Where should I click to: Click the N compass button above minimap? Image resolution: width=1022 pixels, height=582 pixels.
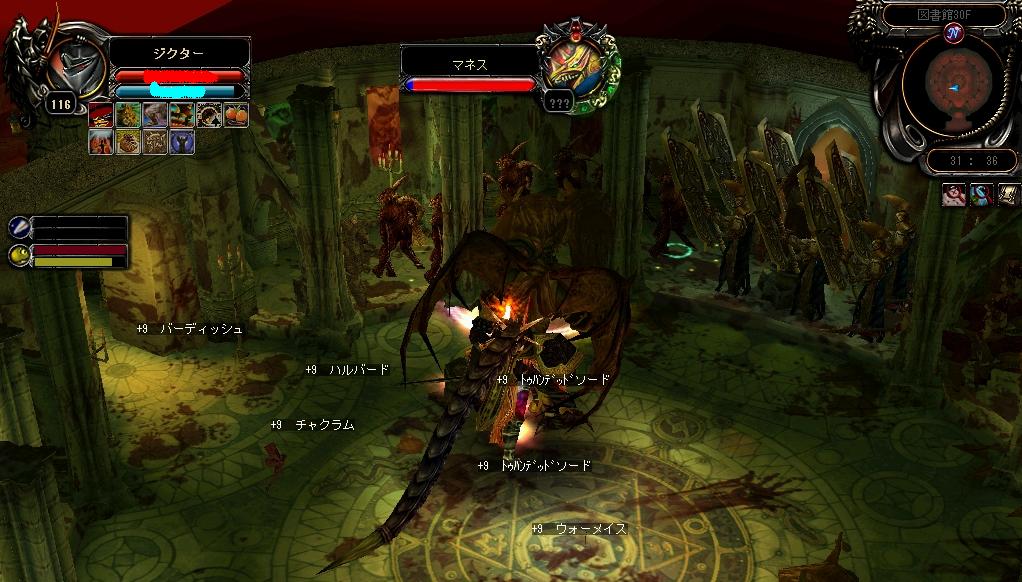click(x=954, y=33)
